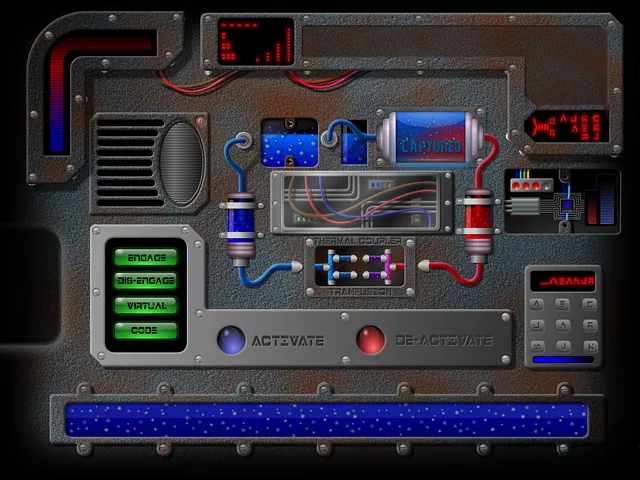The width and height of the screenshot is (640, 480).
Task: Select the green DIS-ENGAGE button
Action: [x=147, y=282]
